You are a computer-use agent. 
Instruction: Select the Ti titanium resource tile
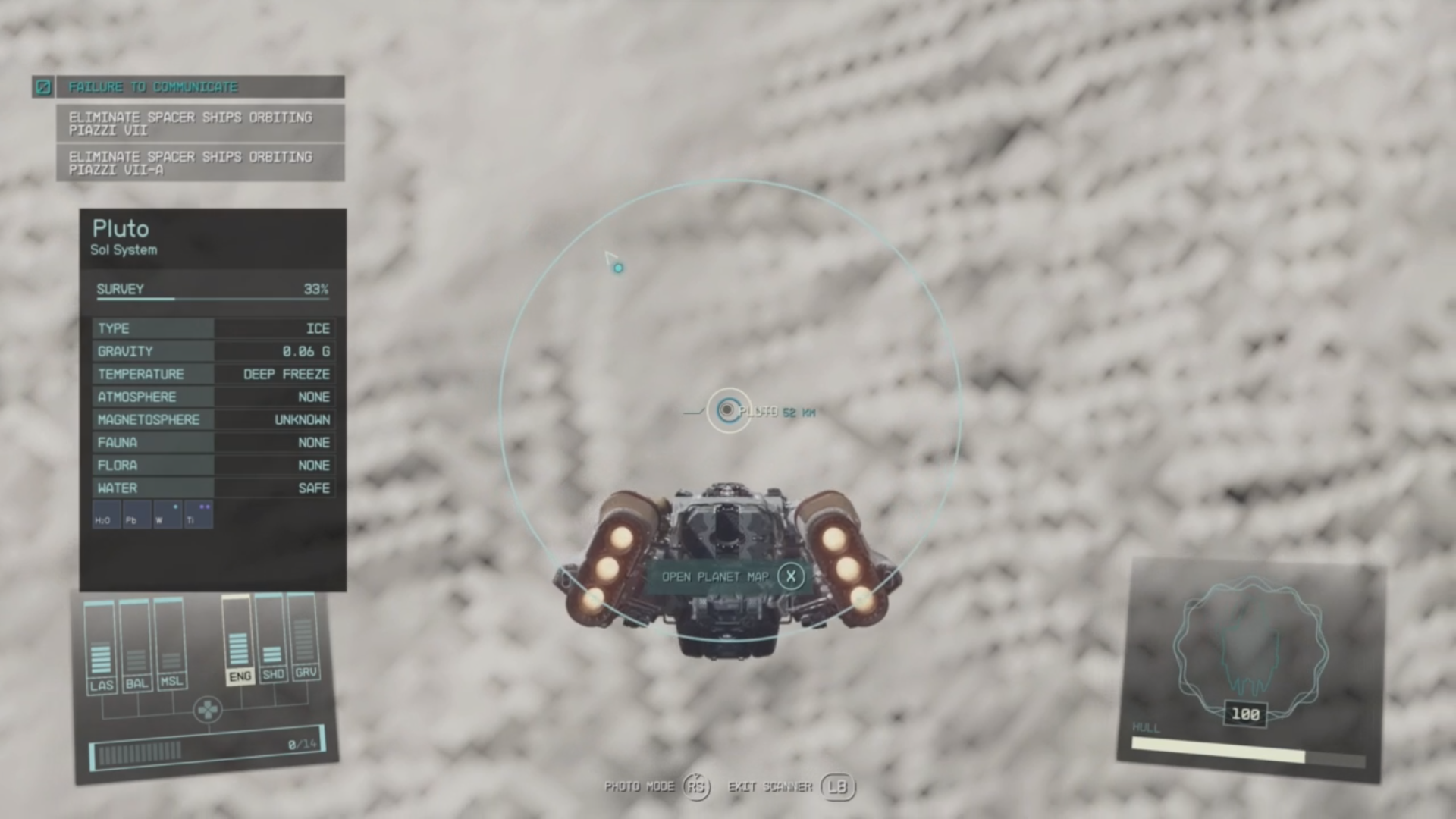click(198, 515)
